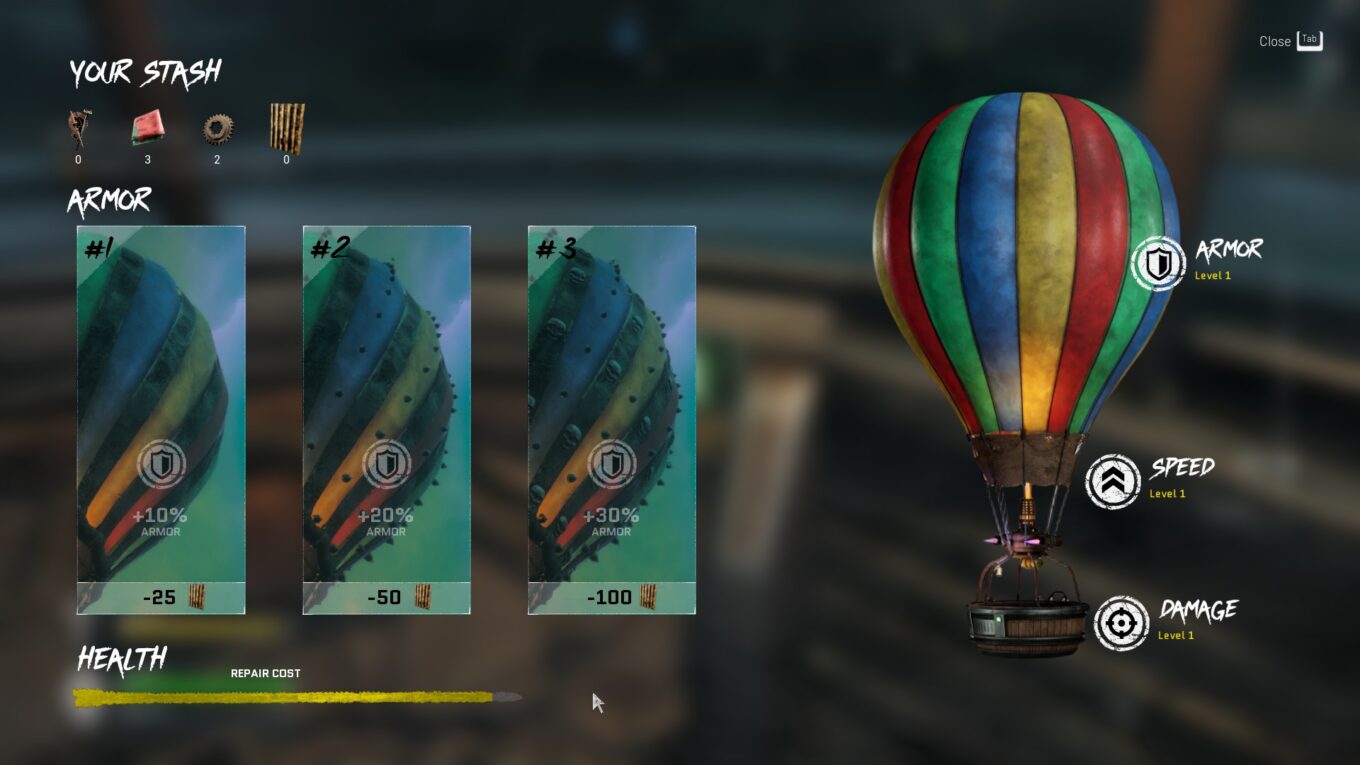This screenshot has width=1360, height=765.
Task: Choose armor upgrade card #2 (+20% armor)
Action: pos(386,419)
